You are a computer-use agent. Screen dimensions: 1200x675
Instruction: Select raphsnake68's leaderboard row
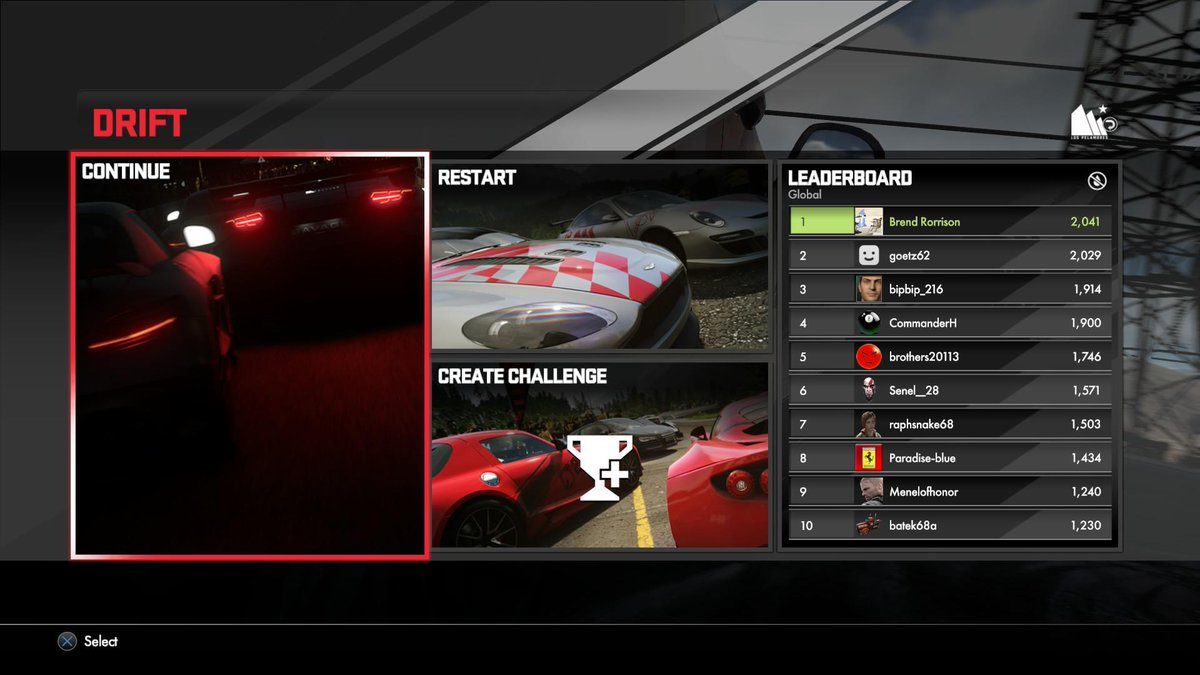[949, 424]
